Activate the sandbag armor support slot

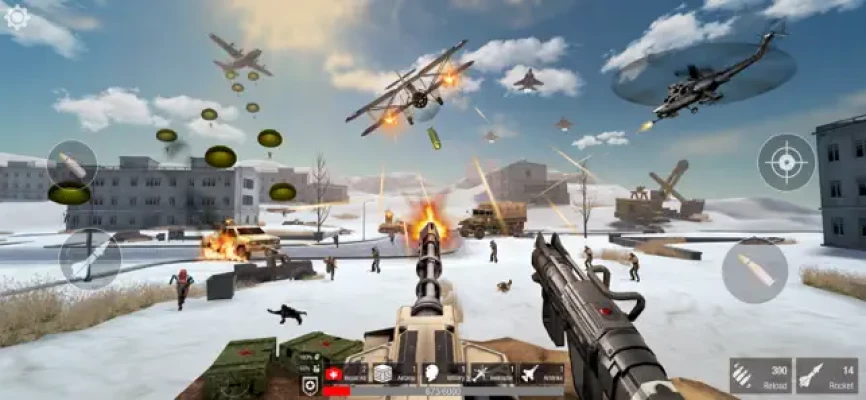pos(391,373)
